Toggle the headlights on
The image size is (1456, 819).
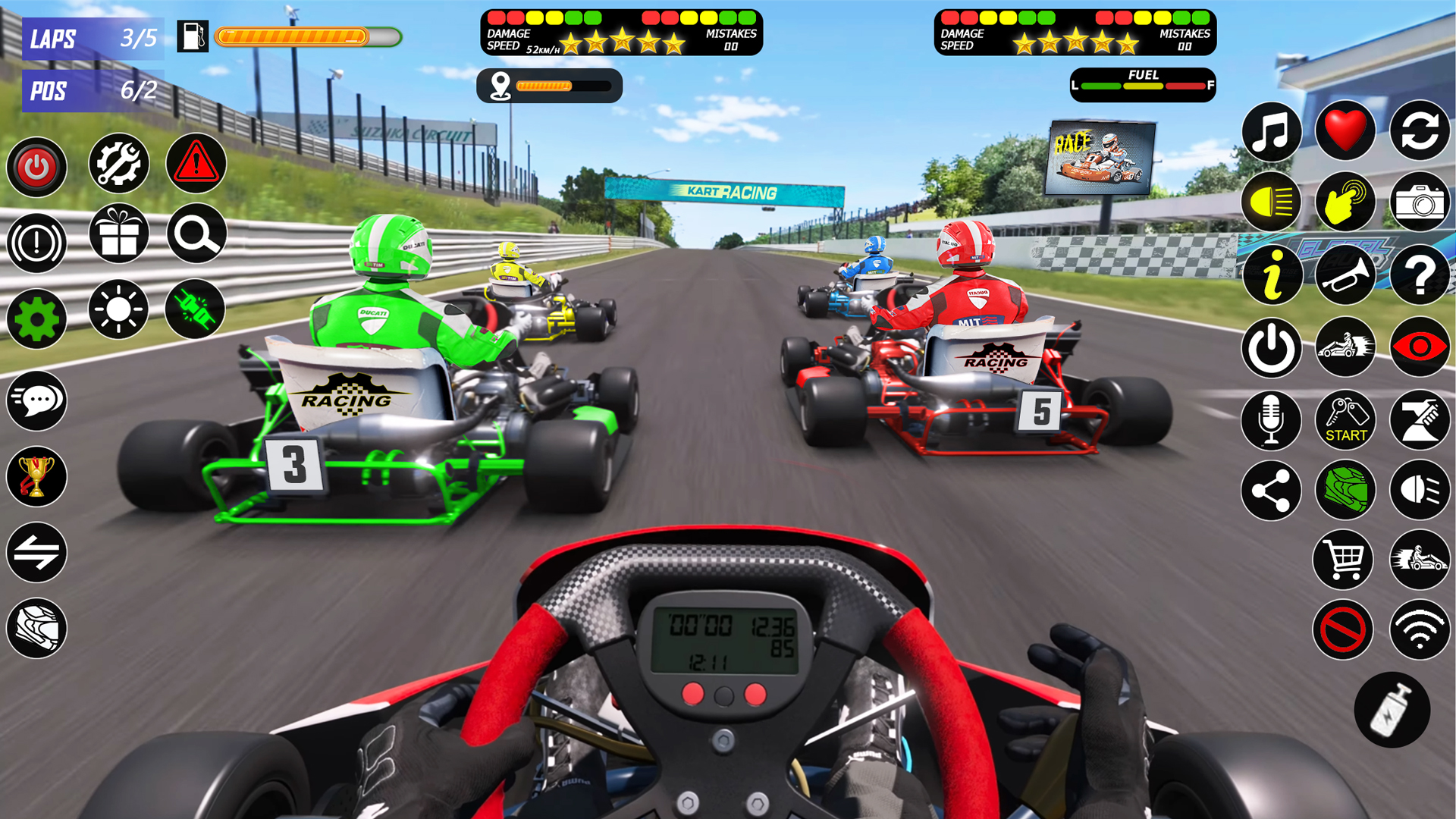pos(1272,202)
